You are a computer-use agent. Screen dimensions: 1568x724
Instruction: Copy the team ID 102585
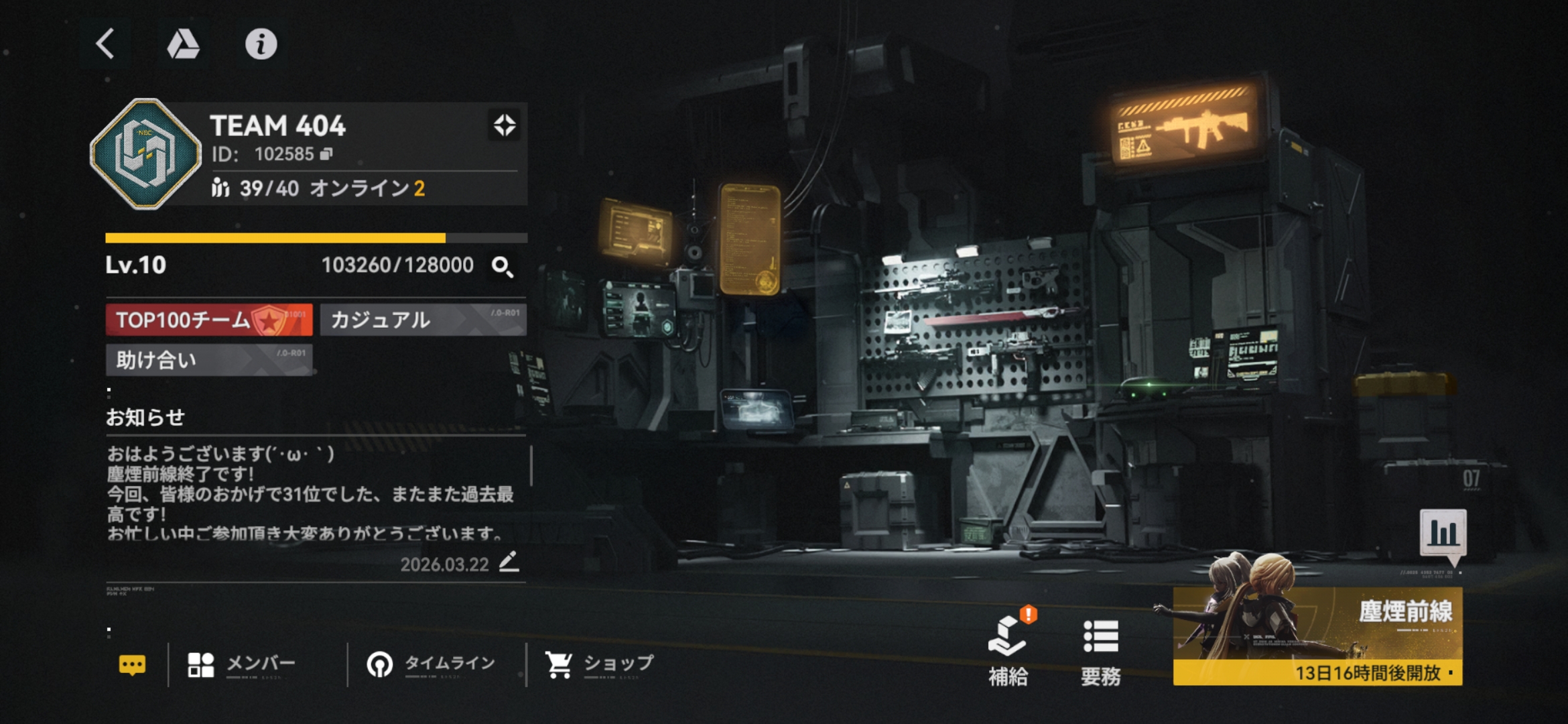(x=326, y=154)
